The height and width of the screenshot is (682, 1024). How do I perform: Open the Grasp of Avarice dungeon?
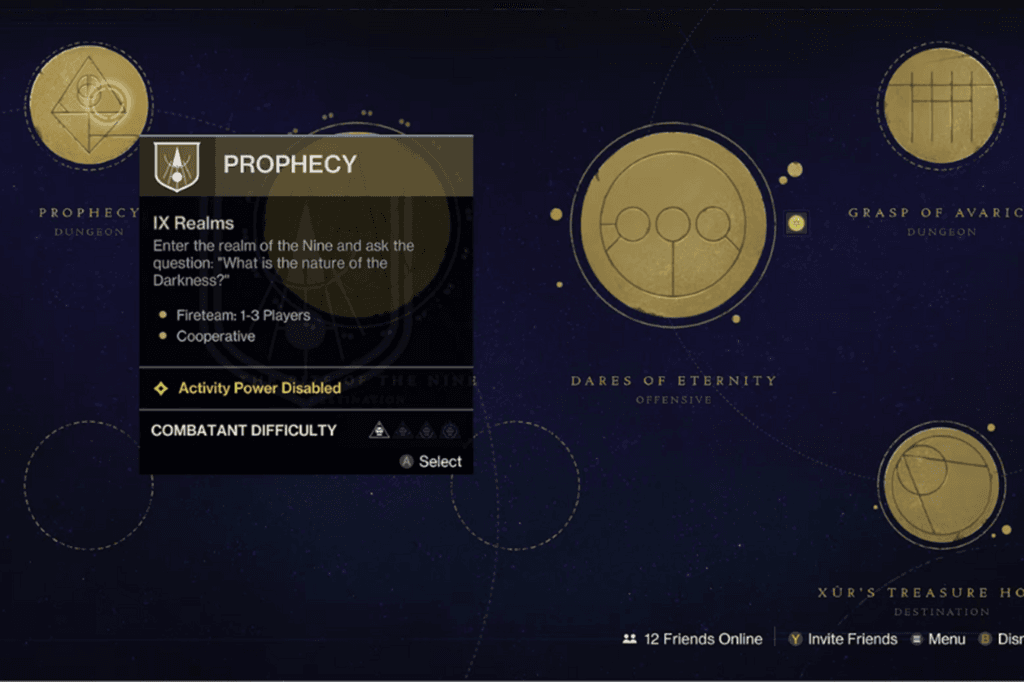941,104
